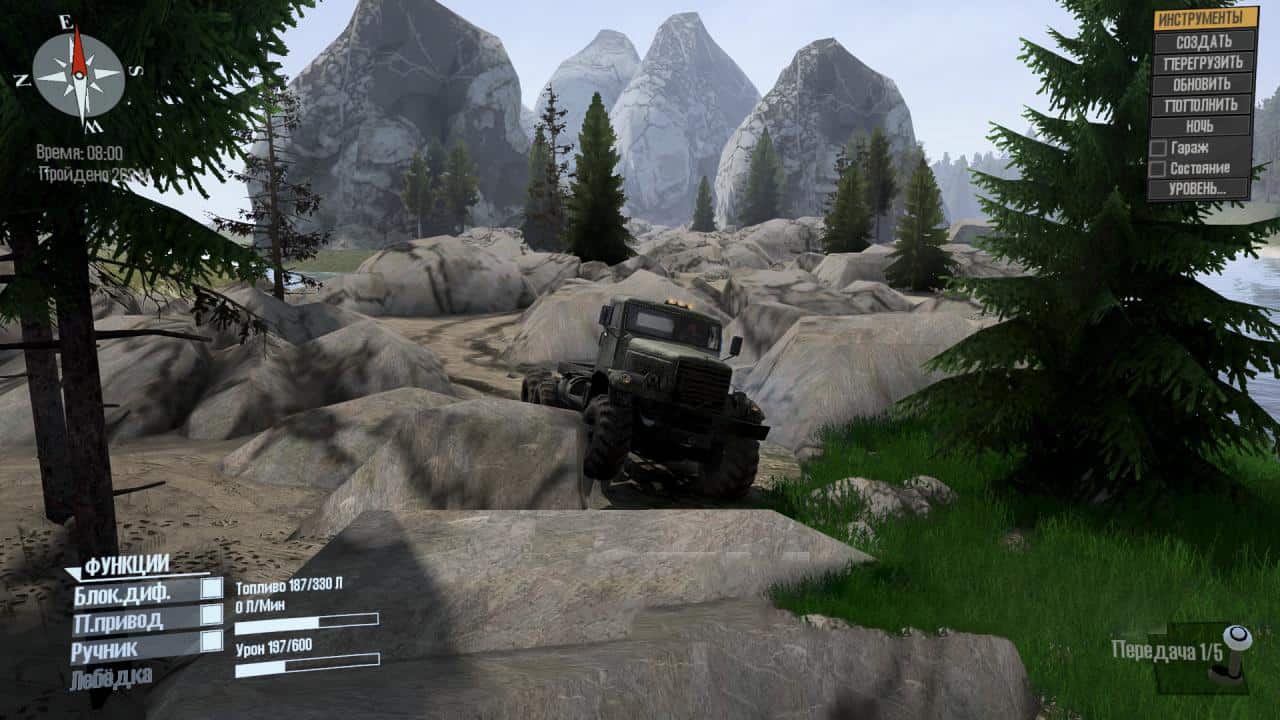
Task: Select ПЕРЕГРУЗИТЬ in the tools menu
Action: click(1204, 62)
